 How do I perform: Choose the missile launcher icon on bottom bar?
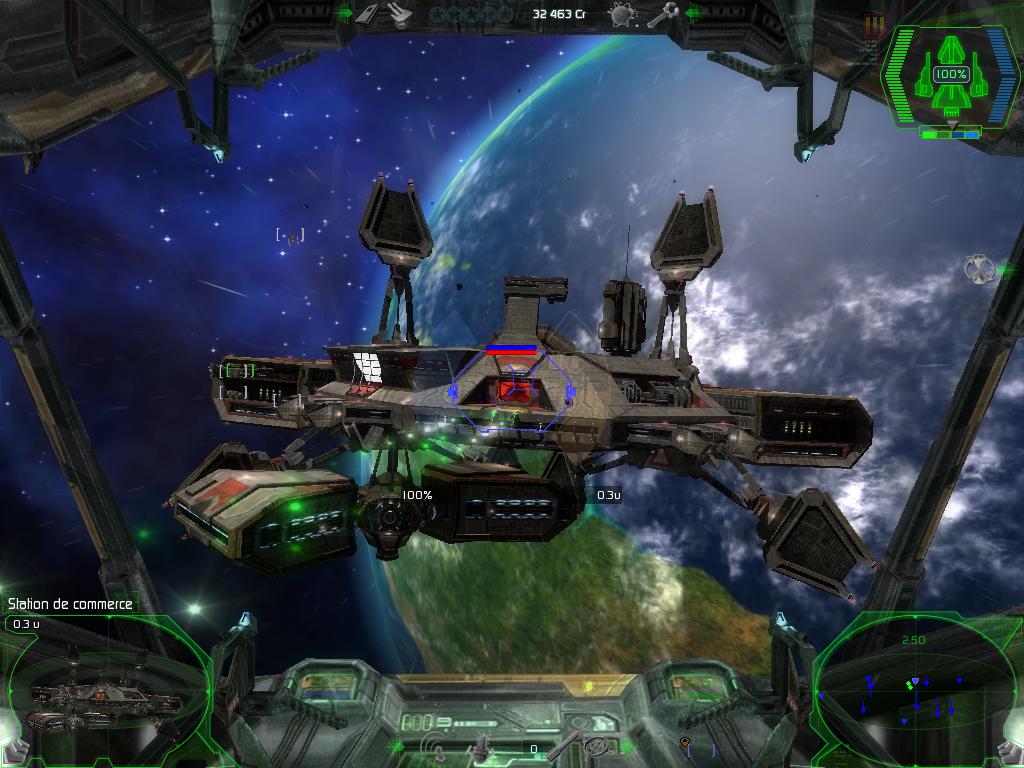coord(564,744)
